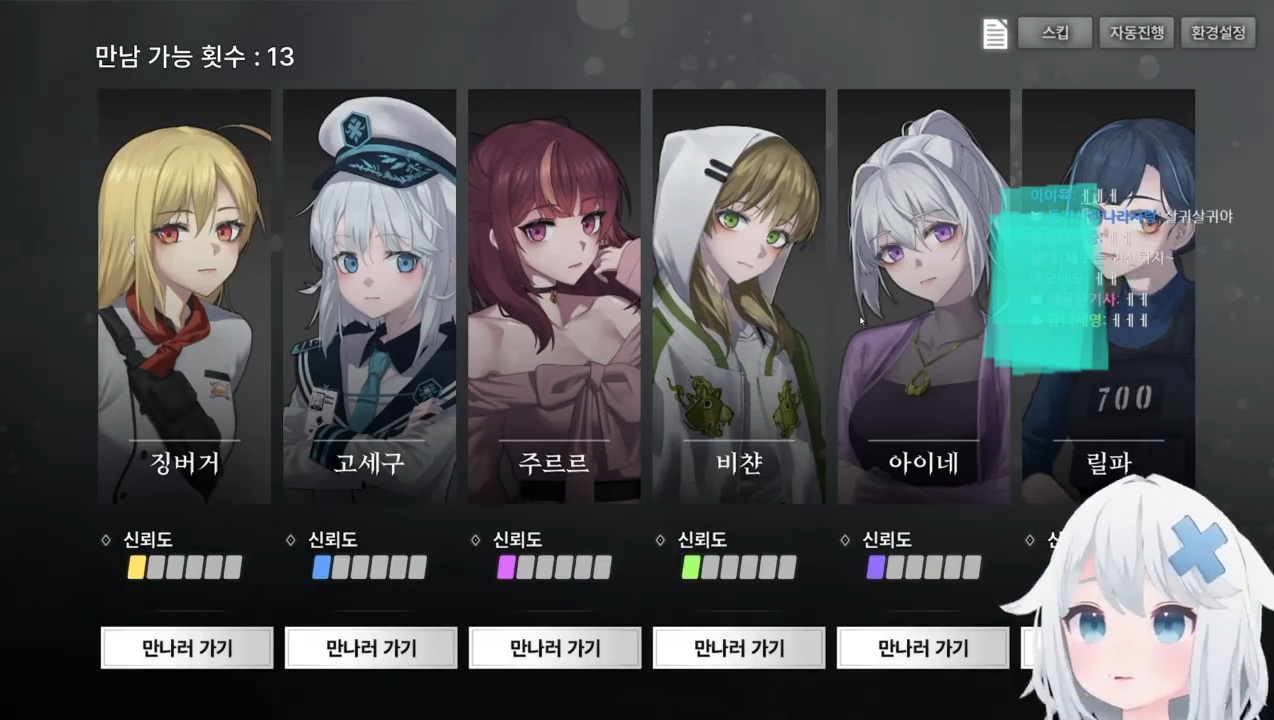1274x720 pixels.
Task: Open the 환경설정 settings menu
Action: [x=1218, y=33]
